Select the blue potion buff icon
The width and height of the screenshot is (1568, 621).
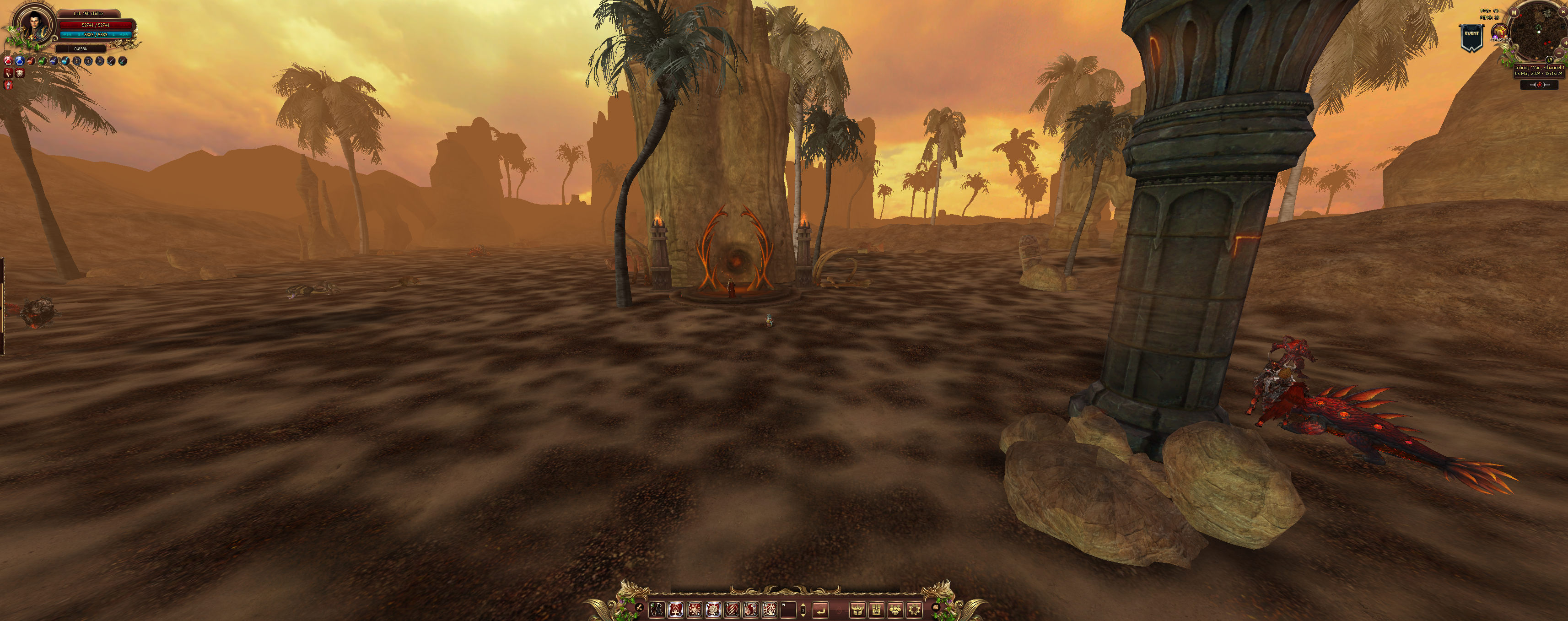point(20,61)
